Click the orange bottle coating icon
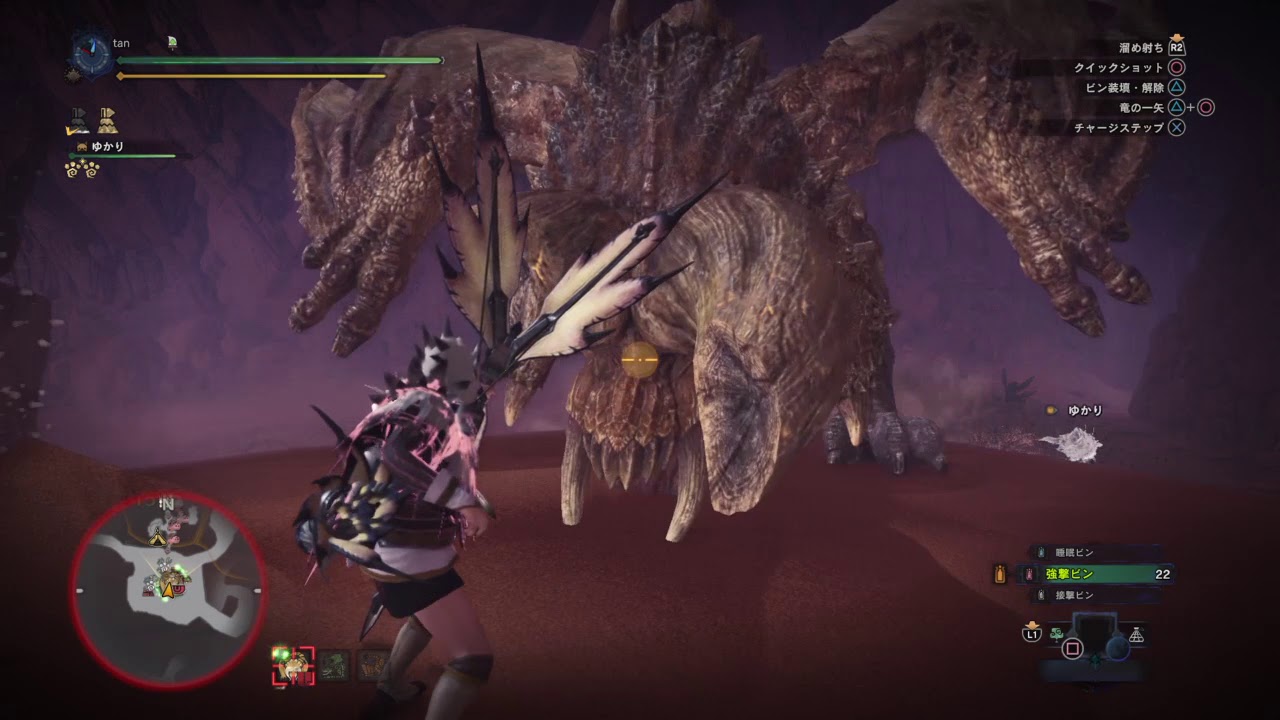Screen dimensions: 1280x720 (999, 573)
